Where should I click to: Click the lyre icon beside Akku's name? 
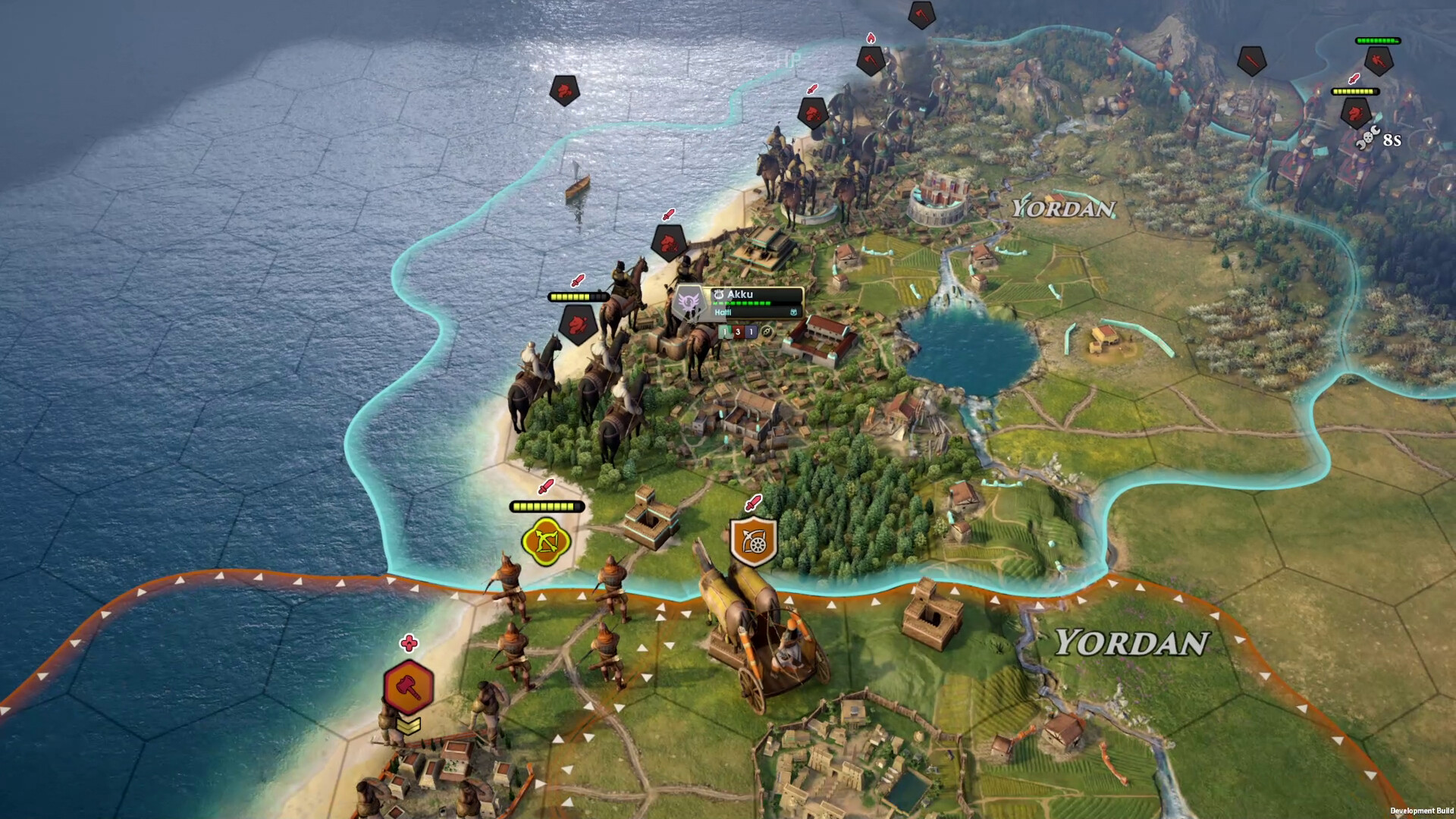[x=719, y=293]
